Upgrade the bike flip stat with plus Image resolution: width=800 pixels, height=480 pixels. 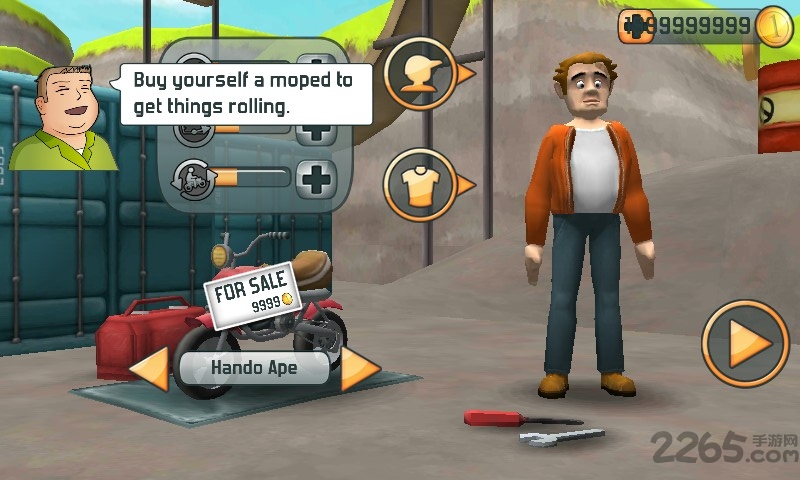click(x=317, y=179)
